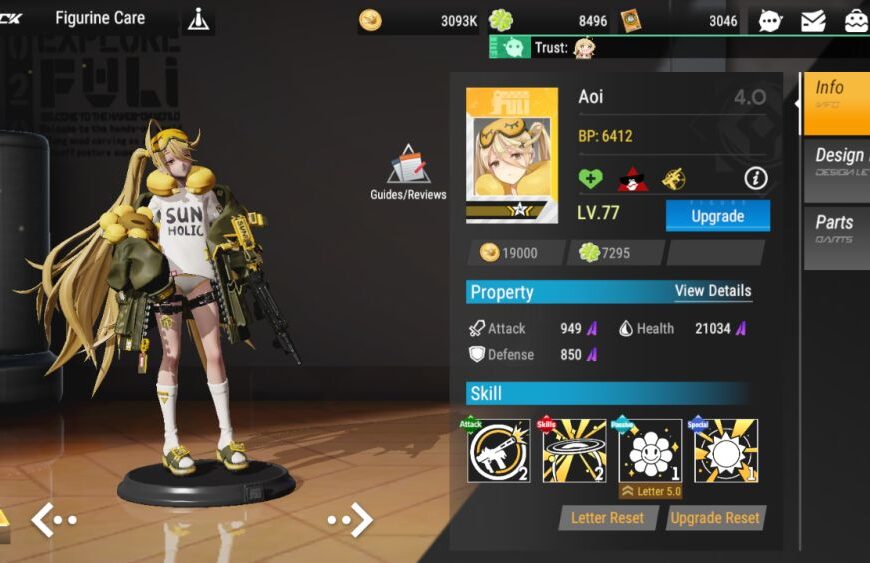Click the Letter Reset button
Image resolution: width=870 pixels, height=563 pixels.
(608, 518)
